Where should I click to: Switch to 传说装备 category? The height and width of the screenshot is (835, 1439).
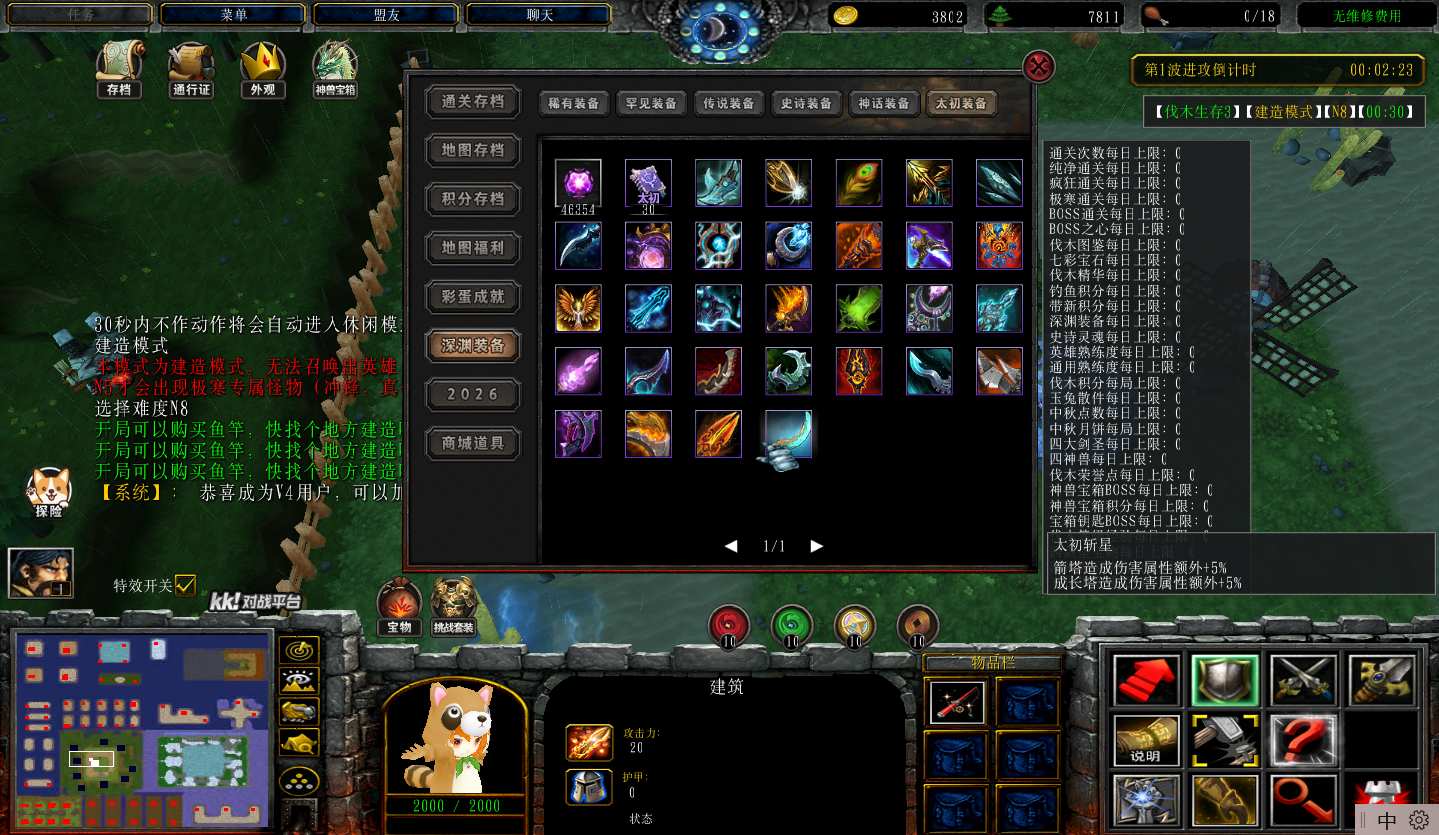tap(728, 103)
